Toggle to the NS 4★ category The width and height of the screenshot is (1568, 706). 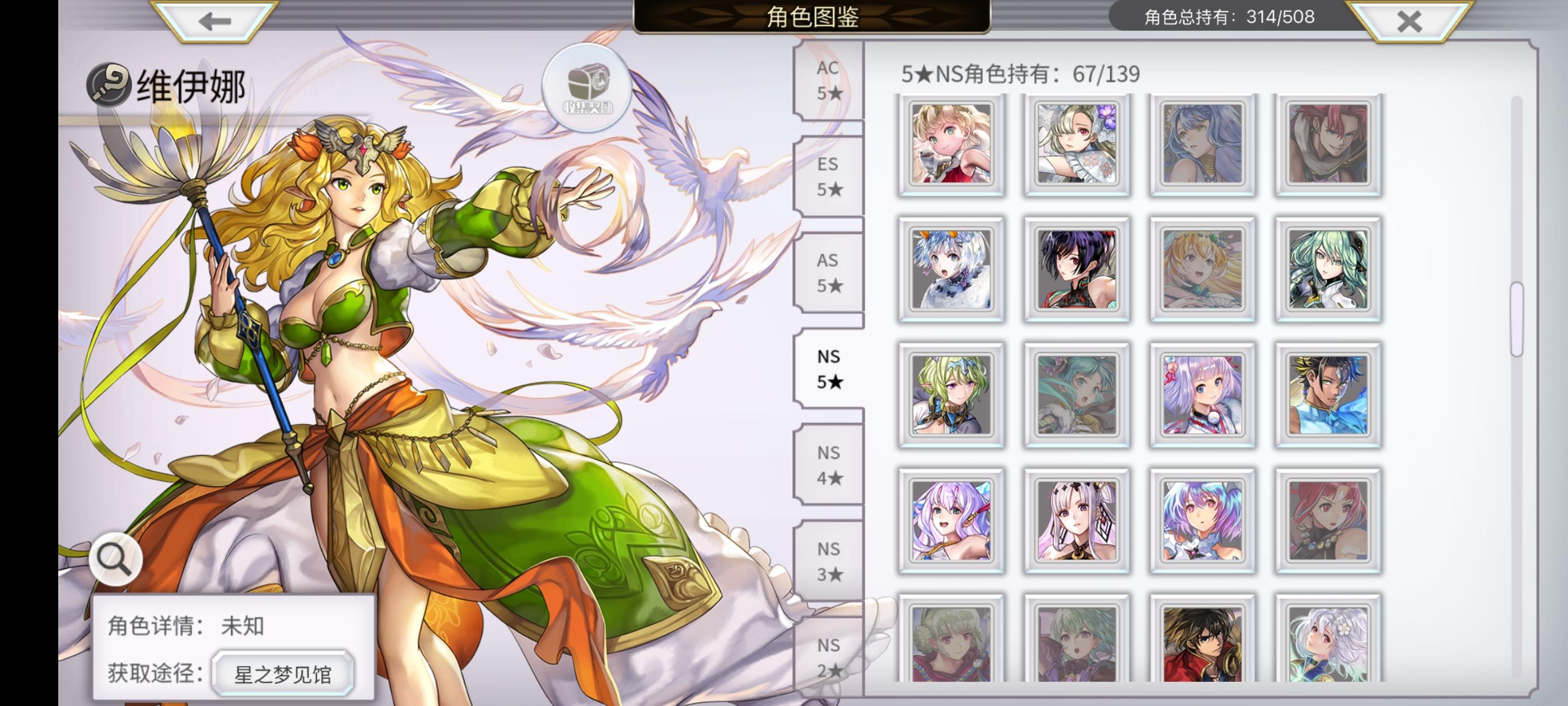[830, 466]
